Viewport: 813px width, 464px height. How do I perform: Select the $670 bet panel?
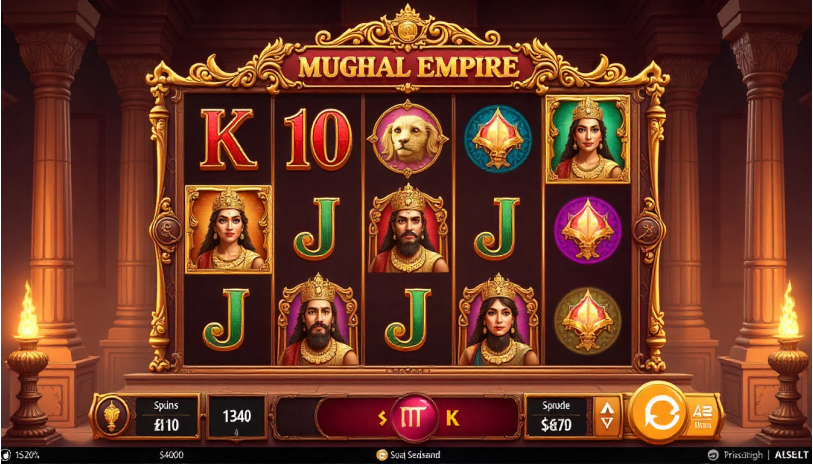[x=559, y=415]
